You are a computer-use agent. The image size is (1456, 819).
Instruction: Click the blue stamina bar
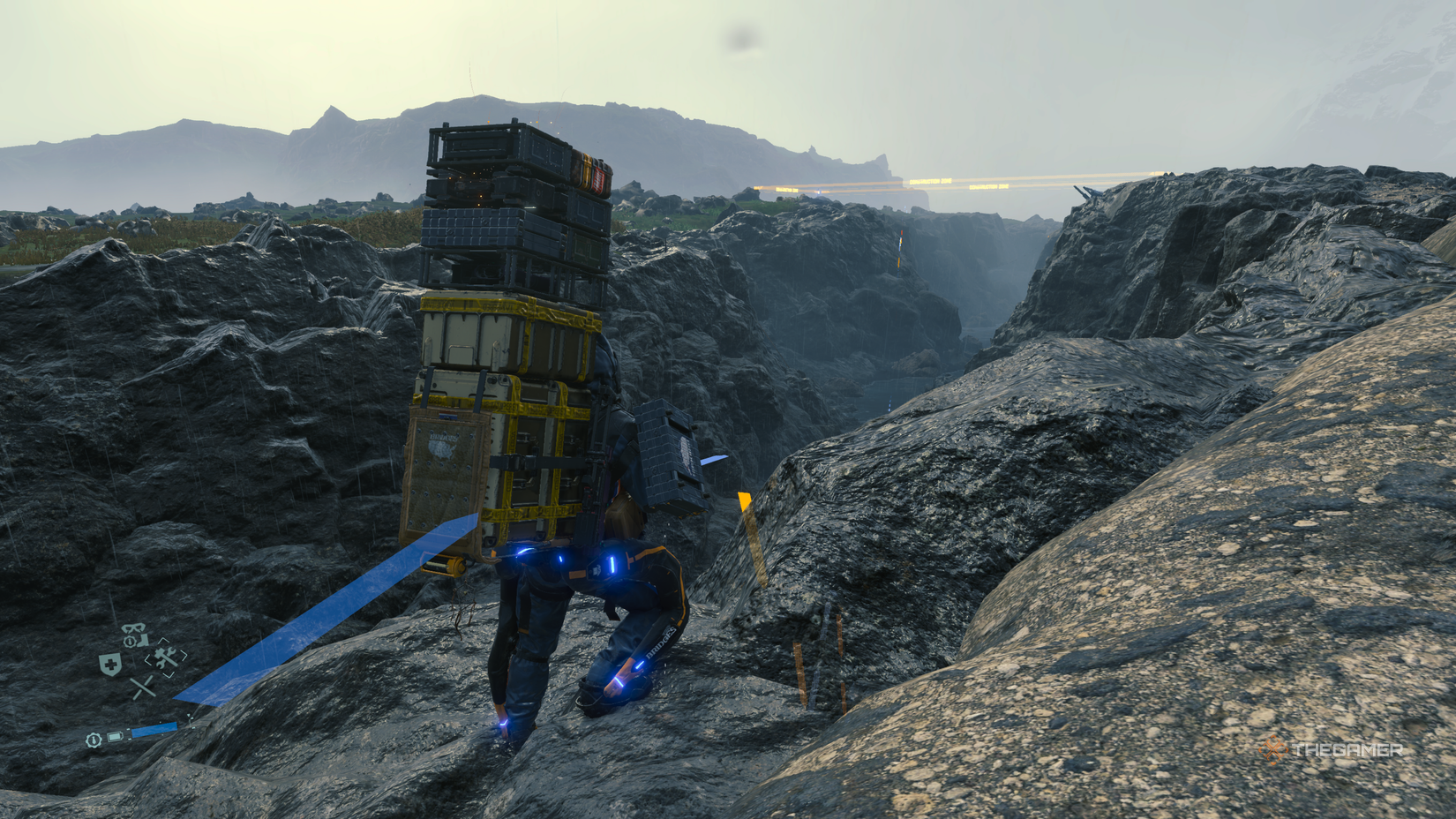(x=154, y=729)
